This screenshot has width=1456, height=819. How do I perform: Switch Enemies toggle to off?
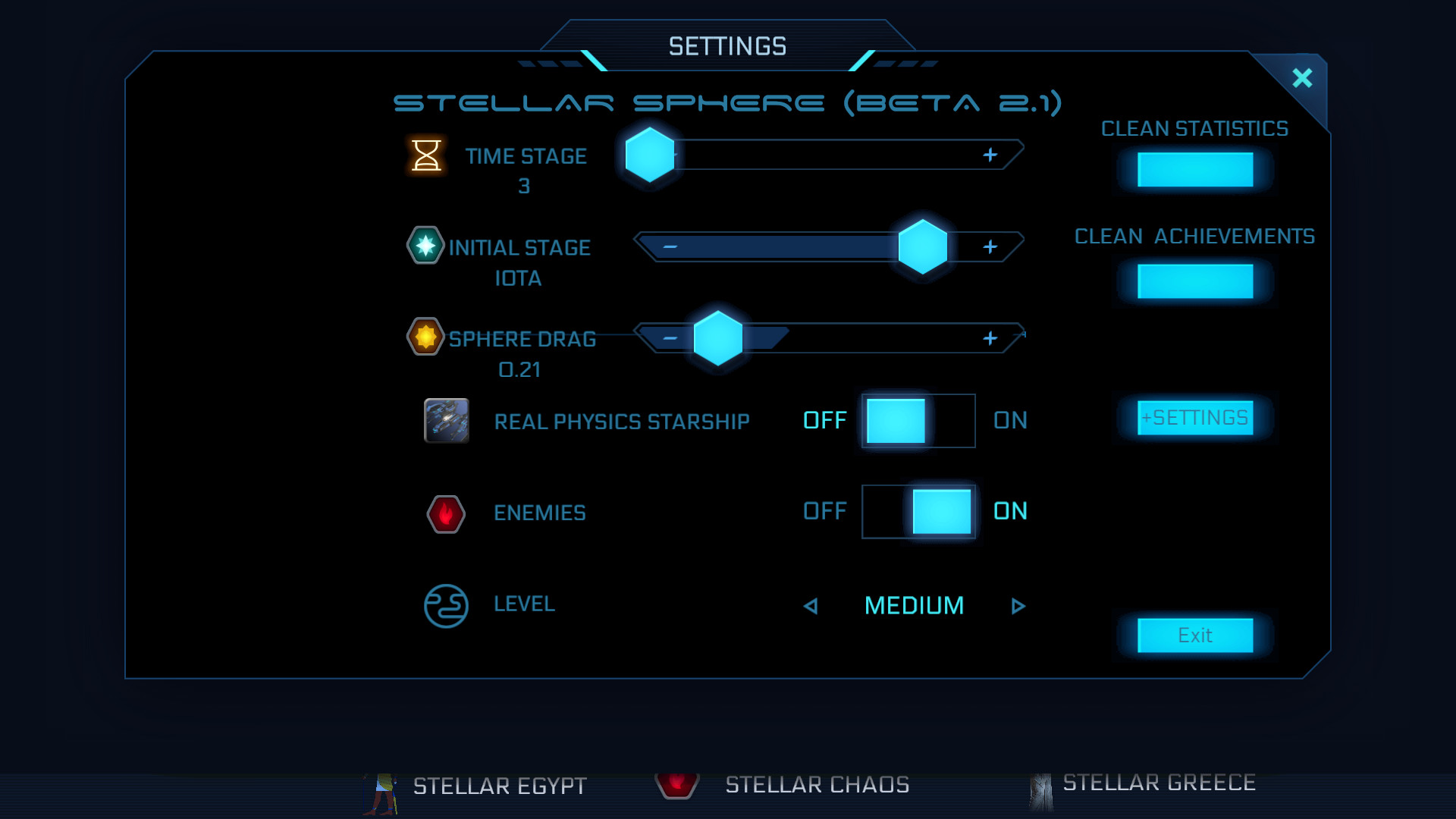883,512
